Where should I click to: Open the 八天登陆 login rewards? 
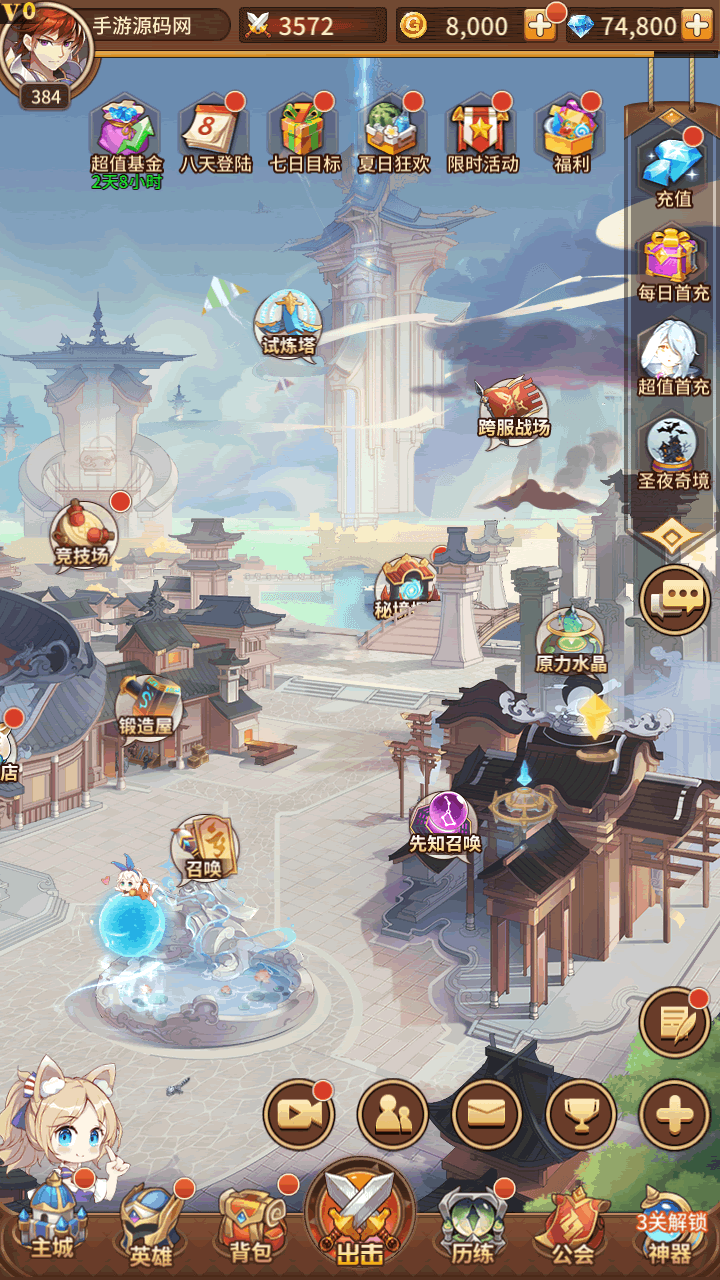(214, 132)
